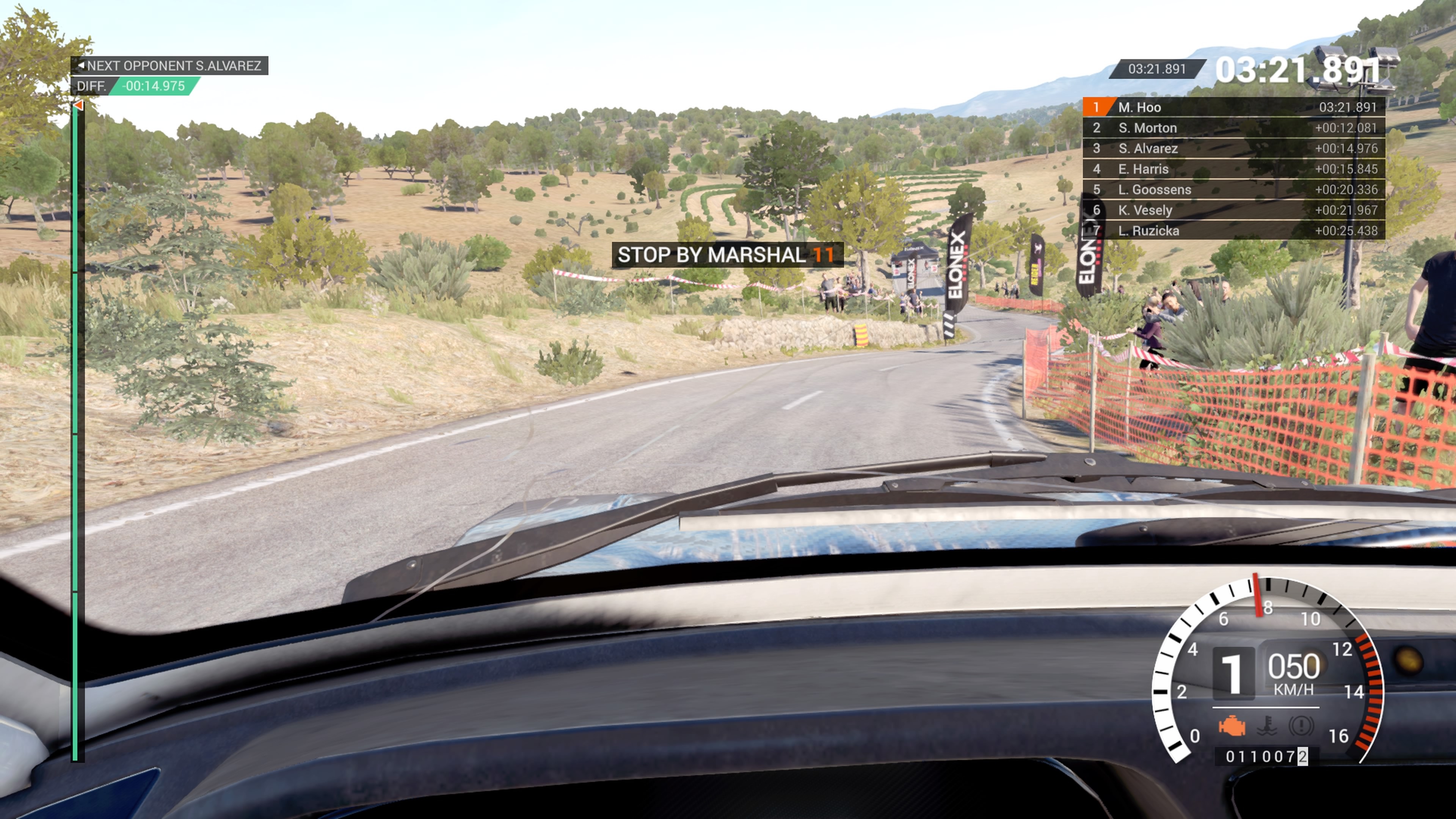Click the orange engine warning icon
The height and width of the screenshot is (819, 1456).
(1232, 725)
